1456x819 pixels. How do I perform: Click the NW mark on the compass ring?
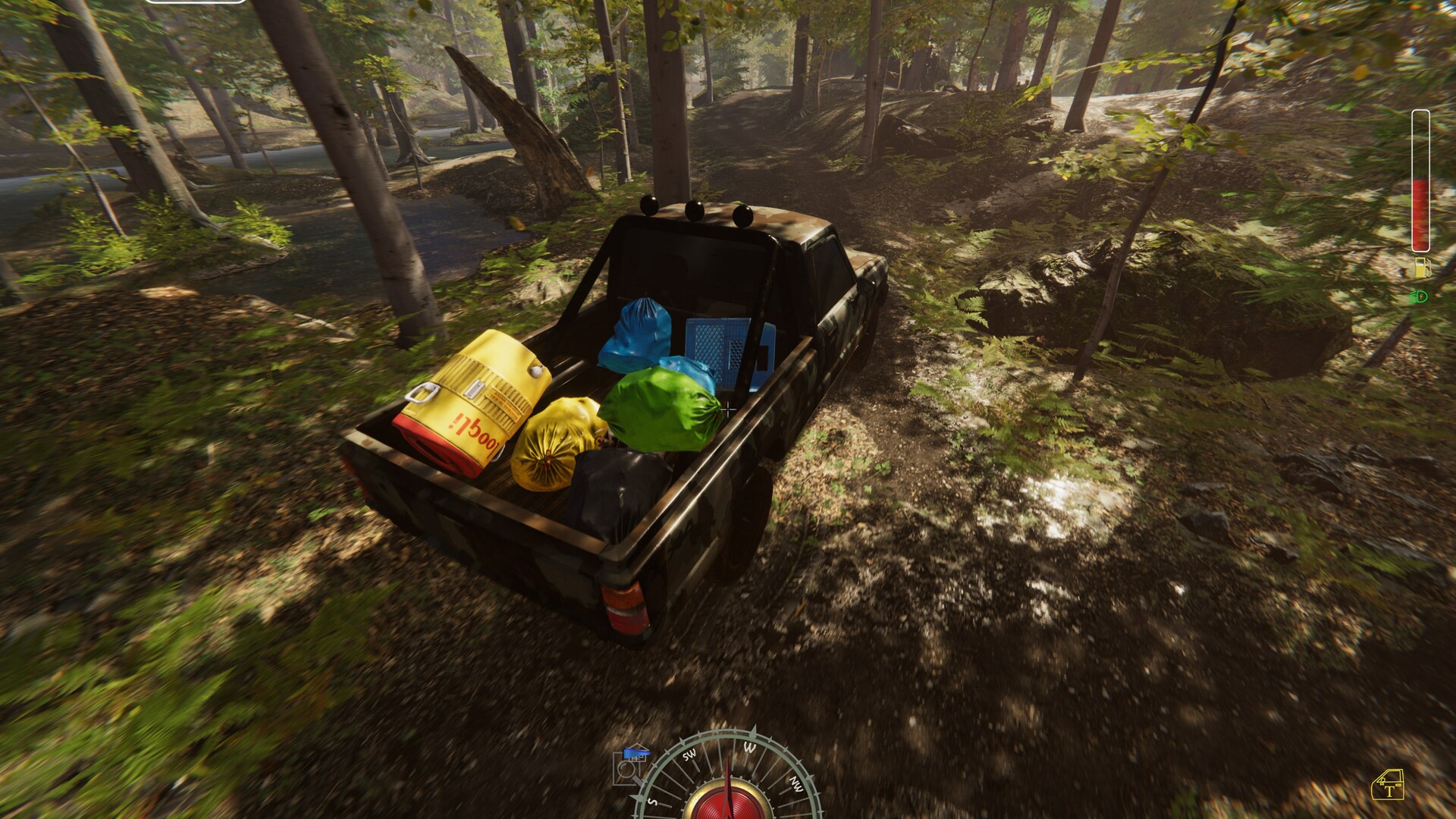click(795, 785)
